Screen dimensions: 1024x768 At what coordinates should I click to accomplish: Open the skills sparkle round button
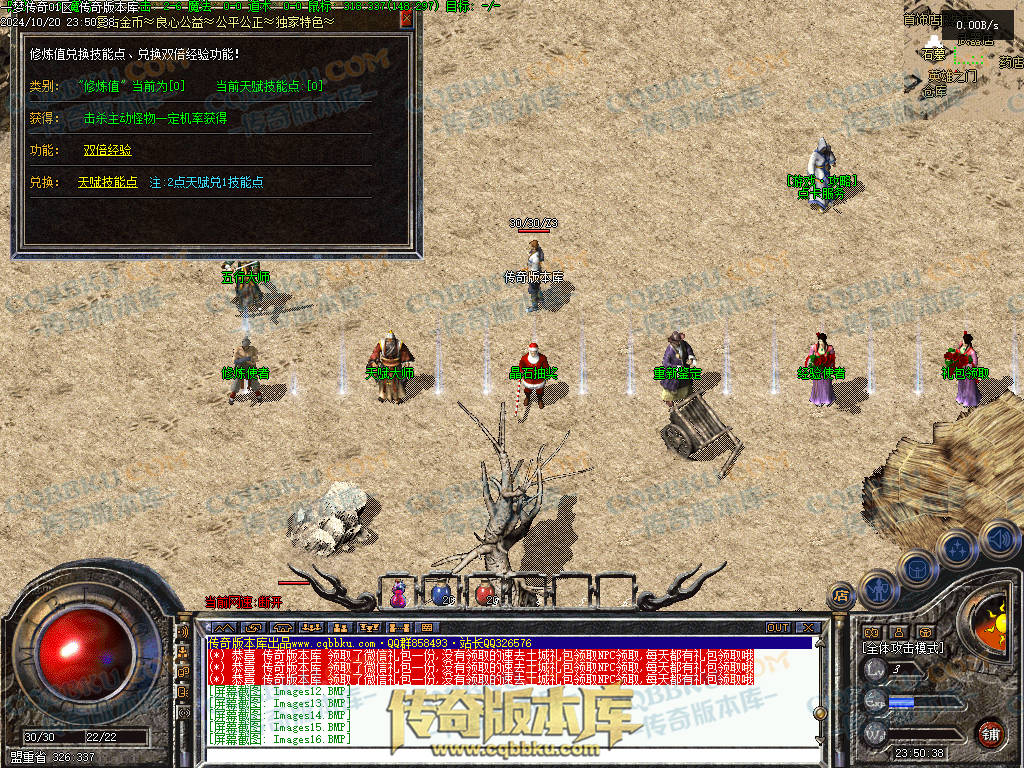957,548
